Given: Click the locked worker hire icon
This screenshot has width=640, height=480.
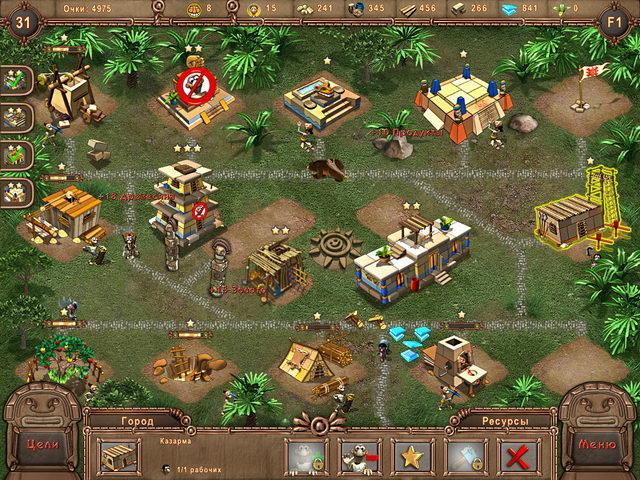Looking at the screenshot, I should tap(306, 457).
